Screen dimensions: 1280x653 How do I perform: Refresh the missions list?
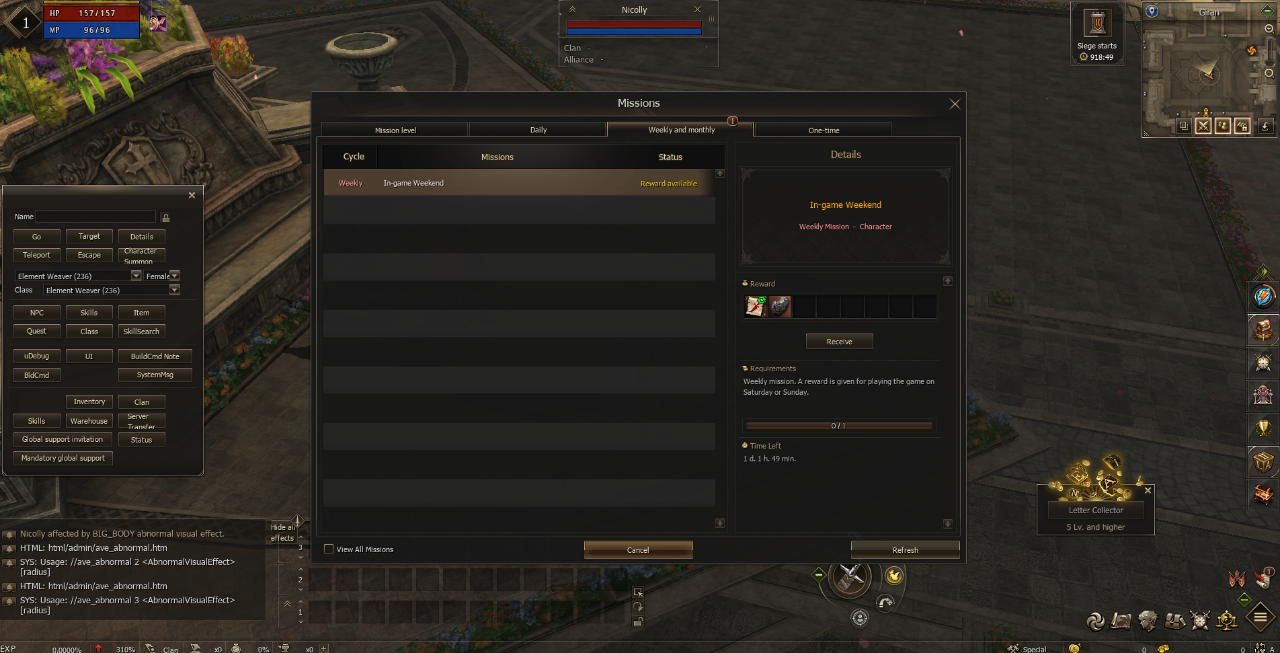click(905, 550)
